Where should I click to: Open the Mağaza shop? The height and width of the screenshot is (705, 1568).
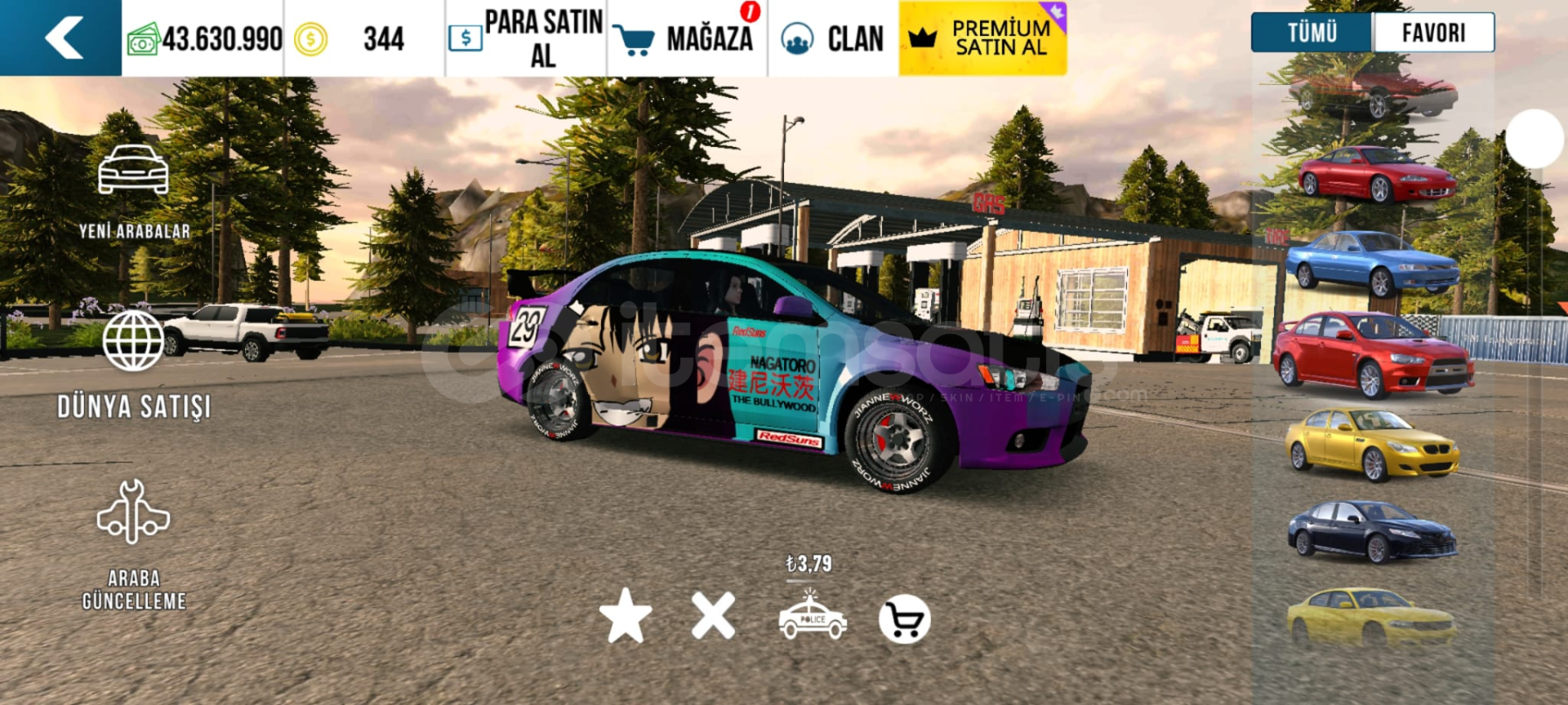686,38
